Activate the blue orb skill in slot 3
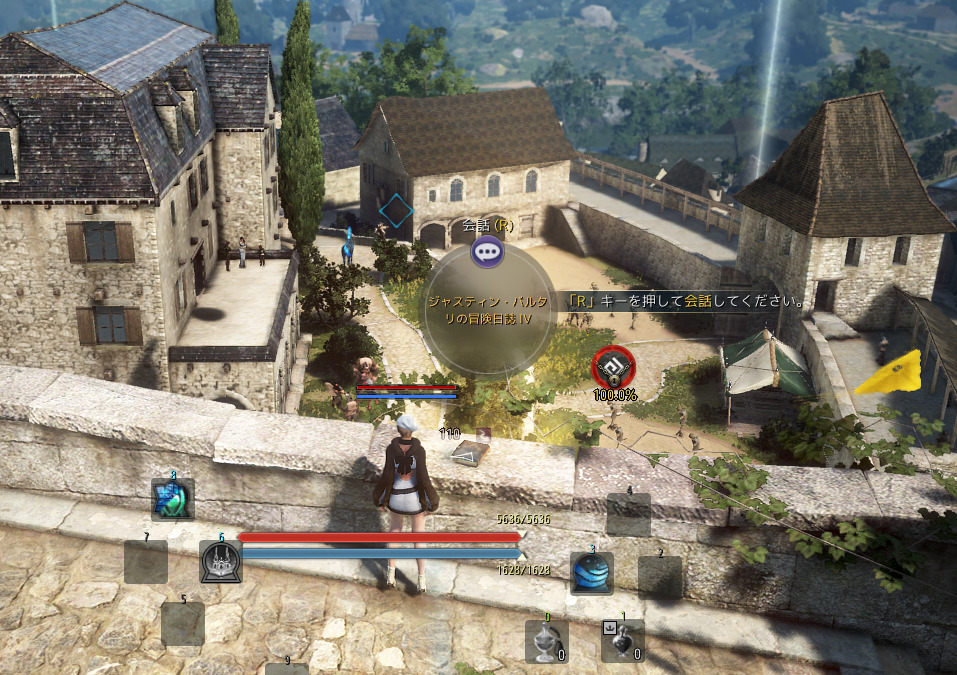Viewport: 957px width, 675px height. pos(592,573)
